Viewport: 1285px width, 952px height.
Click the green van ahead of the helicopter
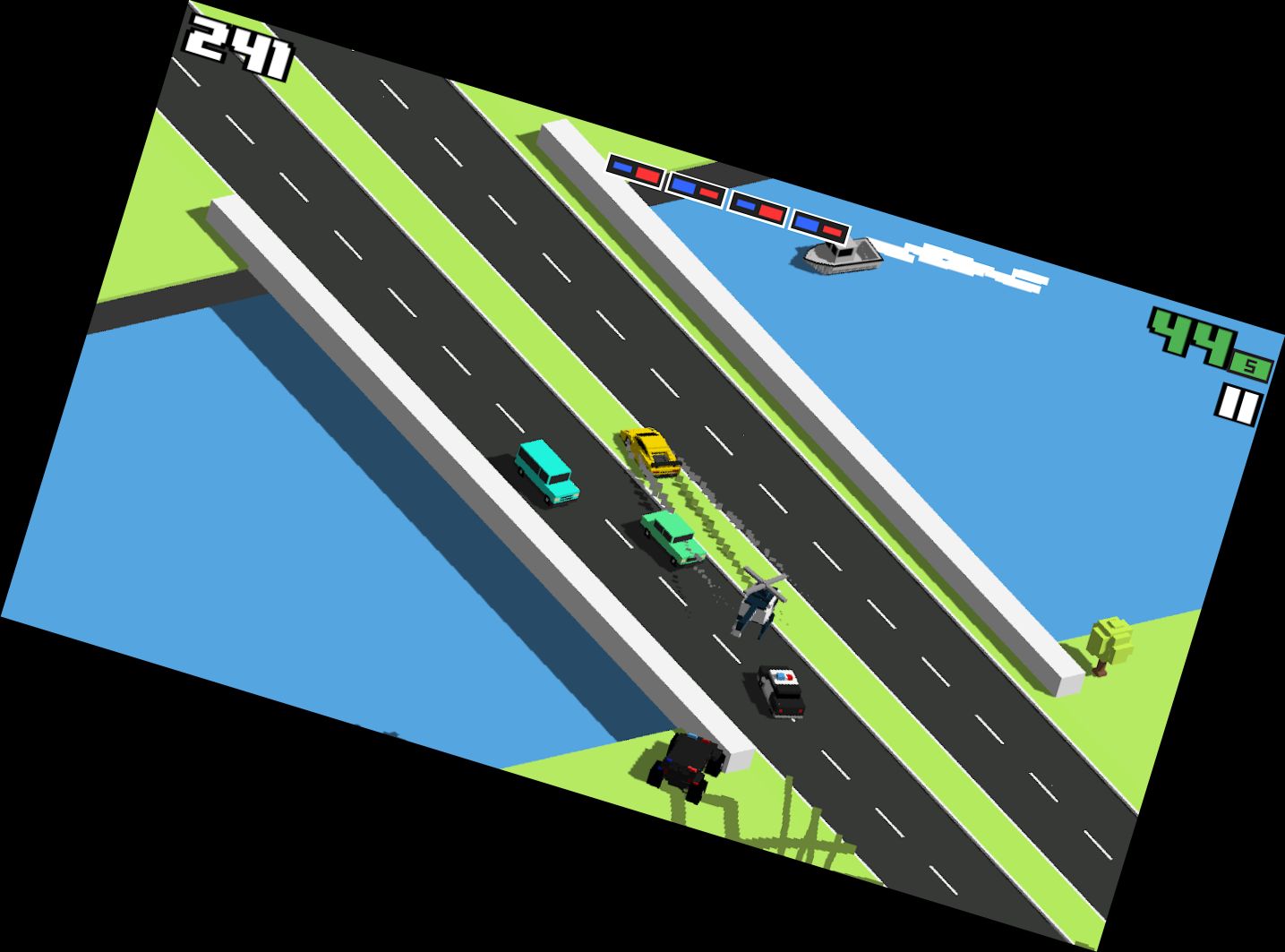pyautogui.click(x=667, y=536)
